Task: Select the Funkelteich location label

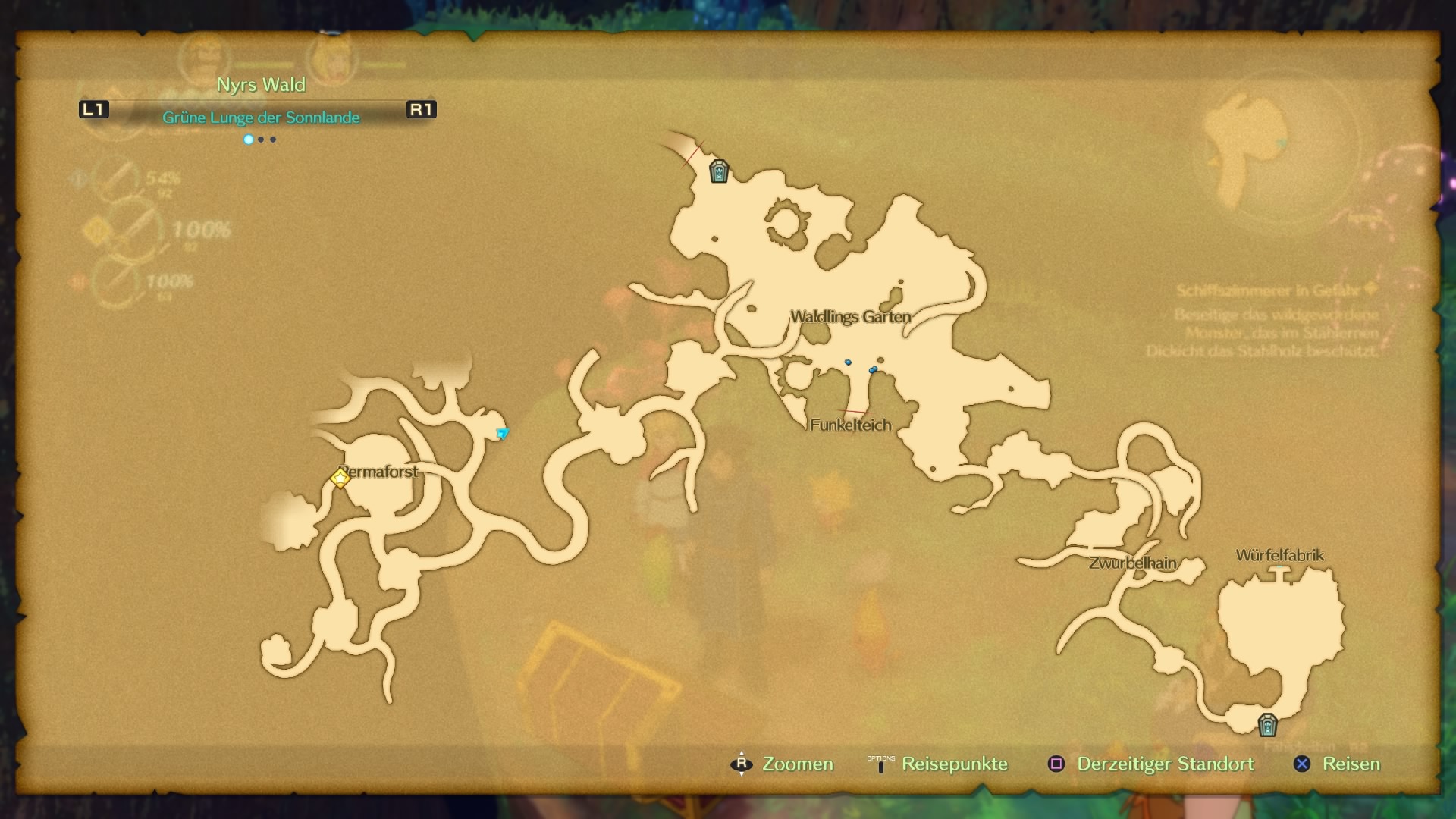Action: [850, 425]
